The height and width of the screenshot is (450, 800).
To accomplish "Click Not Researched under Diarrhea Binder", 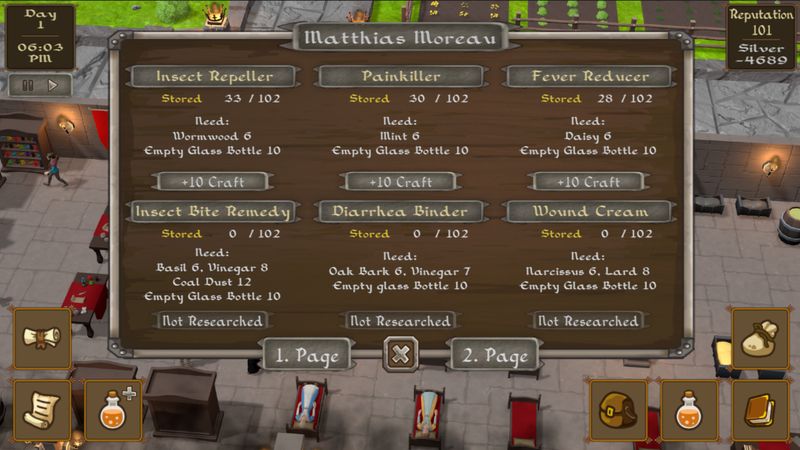I will coord(400,321).
